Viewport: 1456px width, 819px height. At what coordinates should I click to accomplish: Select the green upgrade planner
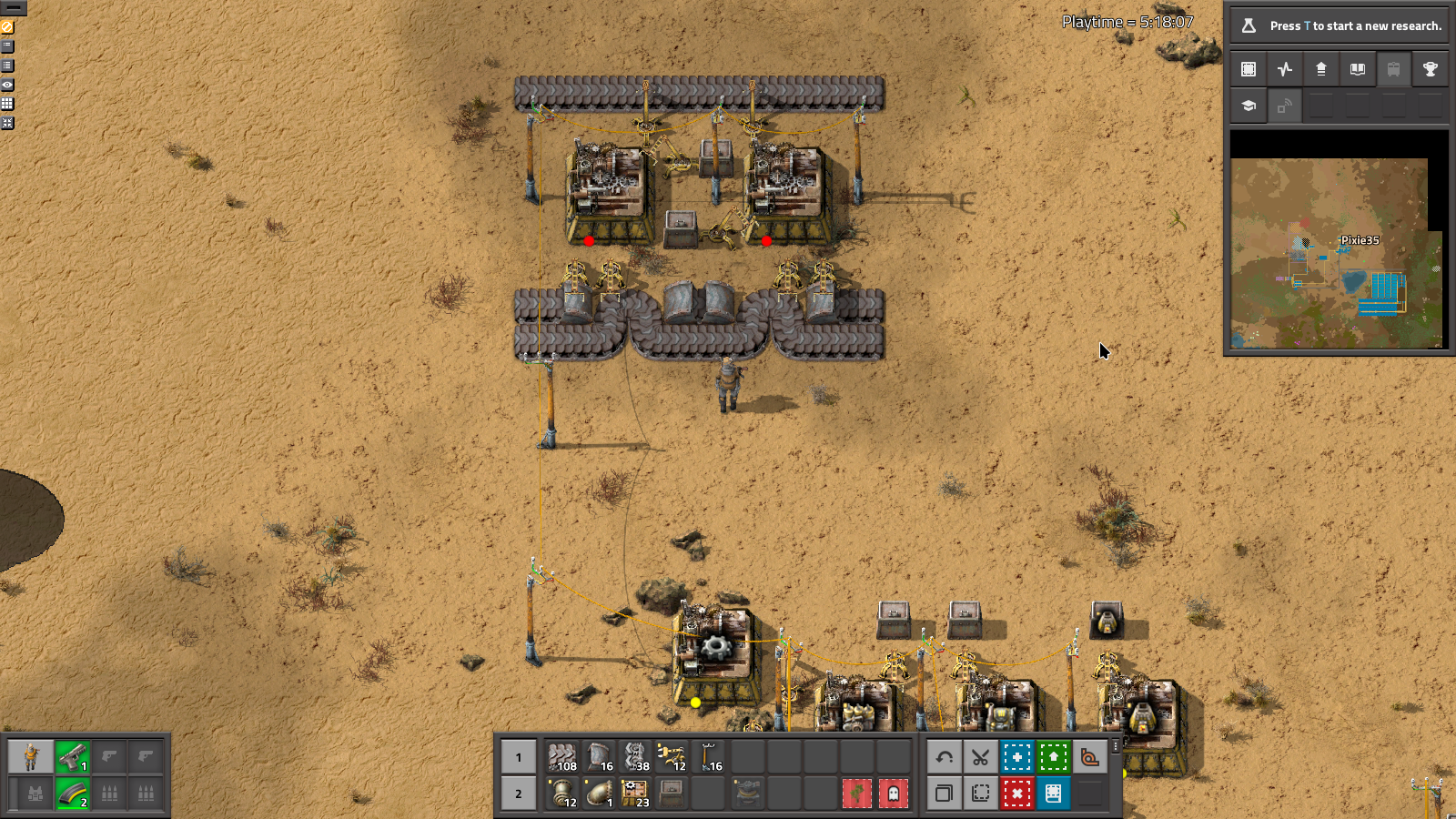(x=1053, y=757)
